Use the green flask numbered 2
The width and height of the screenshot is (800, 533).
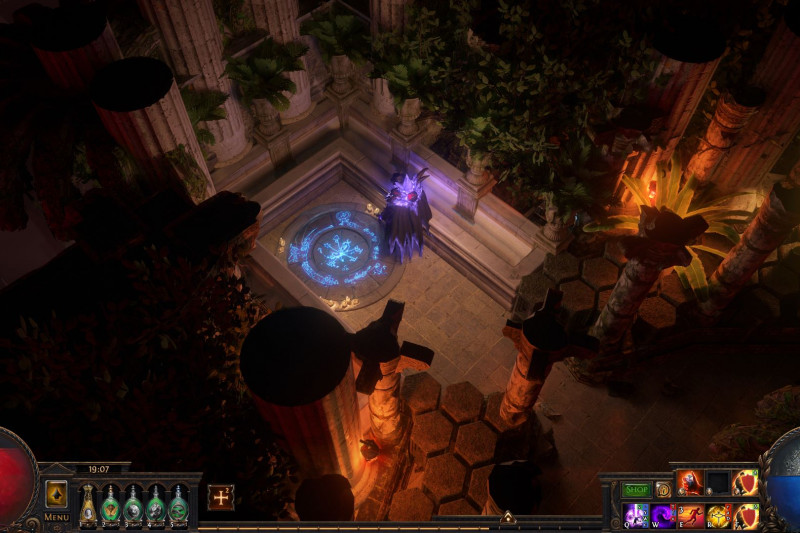tap(111, 505)
